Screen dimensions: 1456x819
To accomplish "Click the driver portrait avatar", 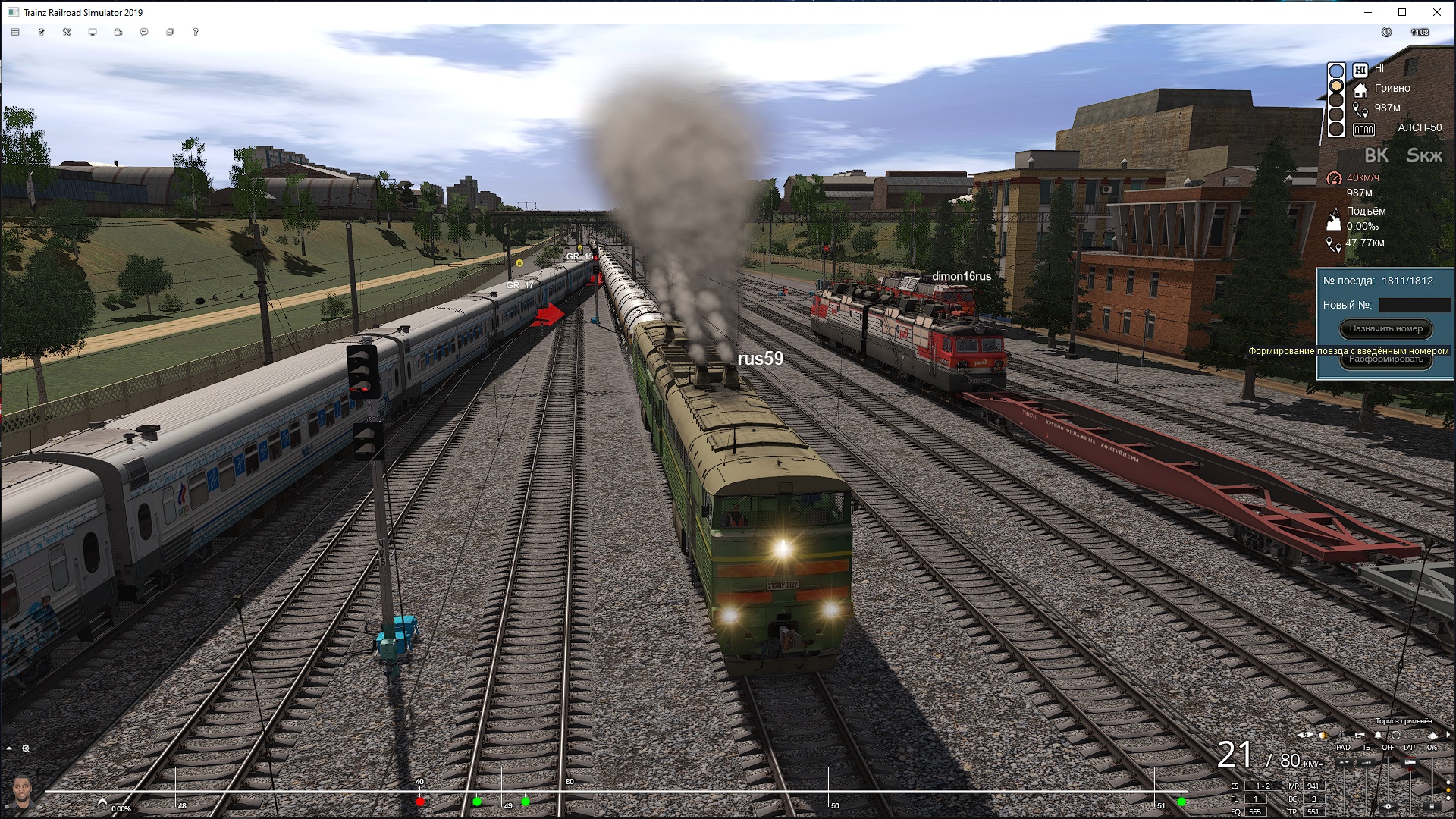I will [23, 792].
